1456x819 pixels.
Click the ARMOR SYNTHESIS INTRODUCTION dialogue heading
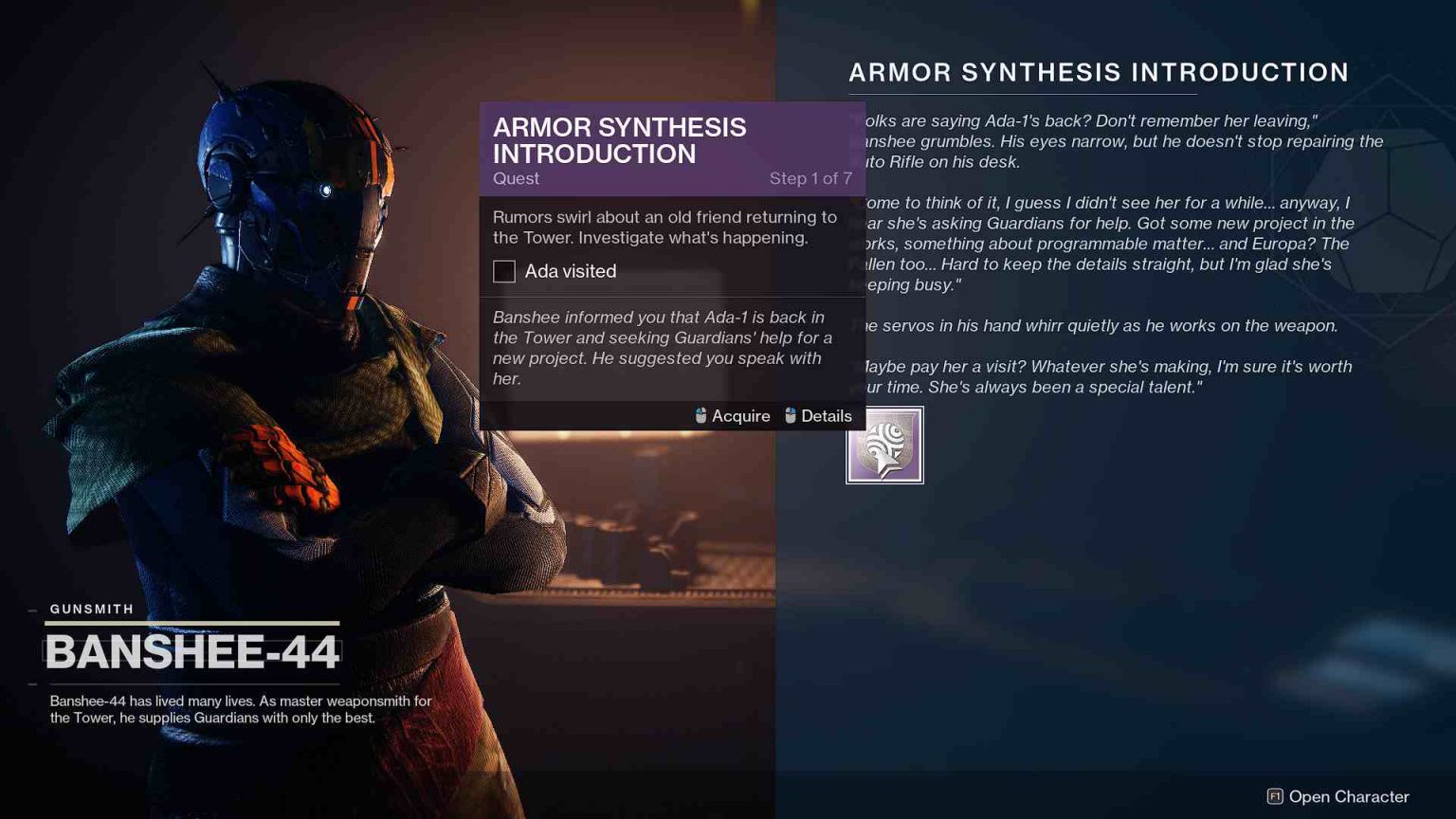(1098, 72)
